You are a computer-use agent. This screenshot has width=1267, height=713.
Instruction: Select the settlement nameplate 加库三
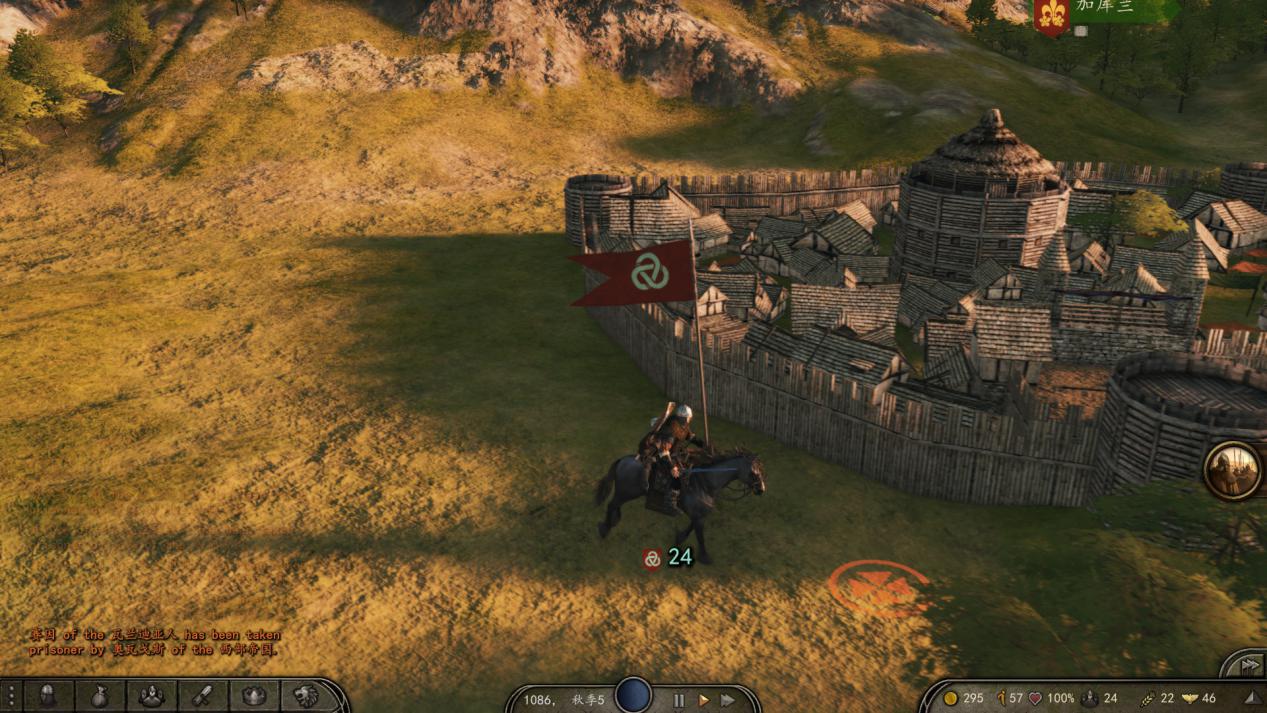click(1104, 8)
